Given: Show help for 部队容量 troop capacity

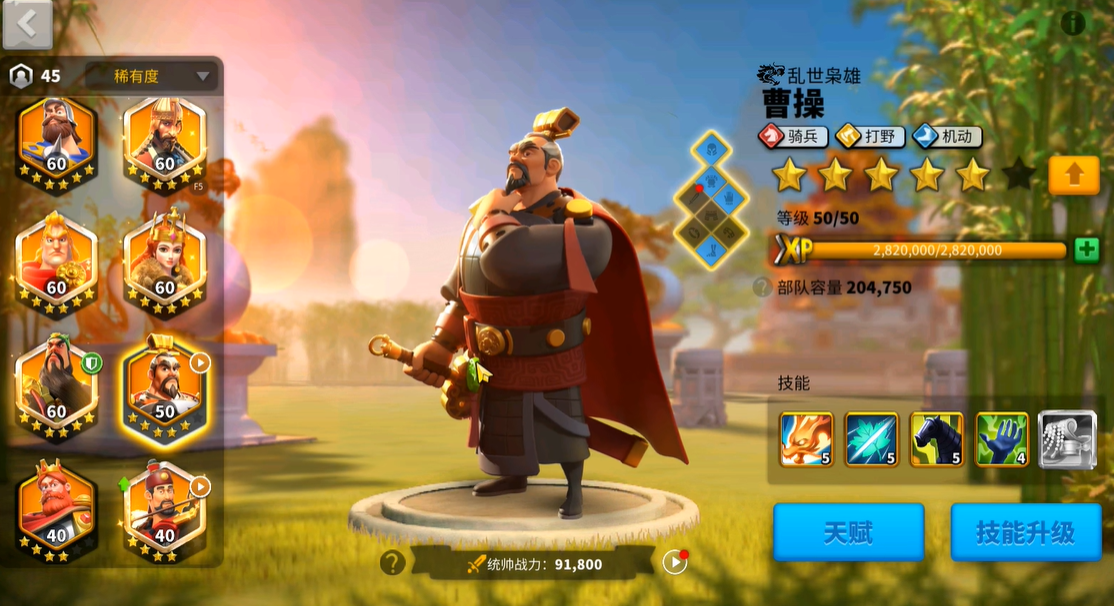Looking at the screenshot, I should [x=762, y=288].
